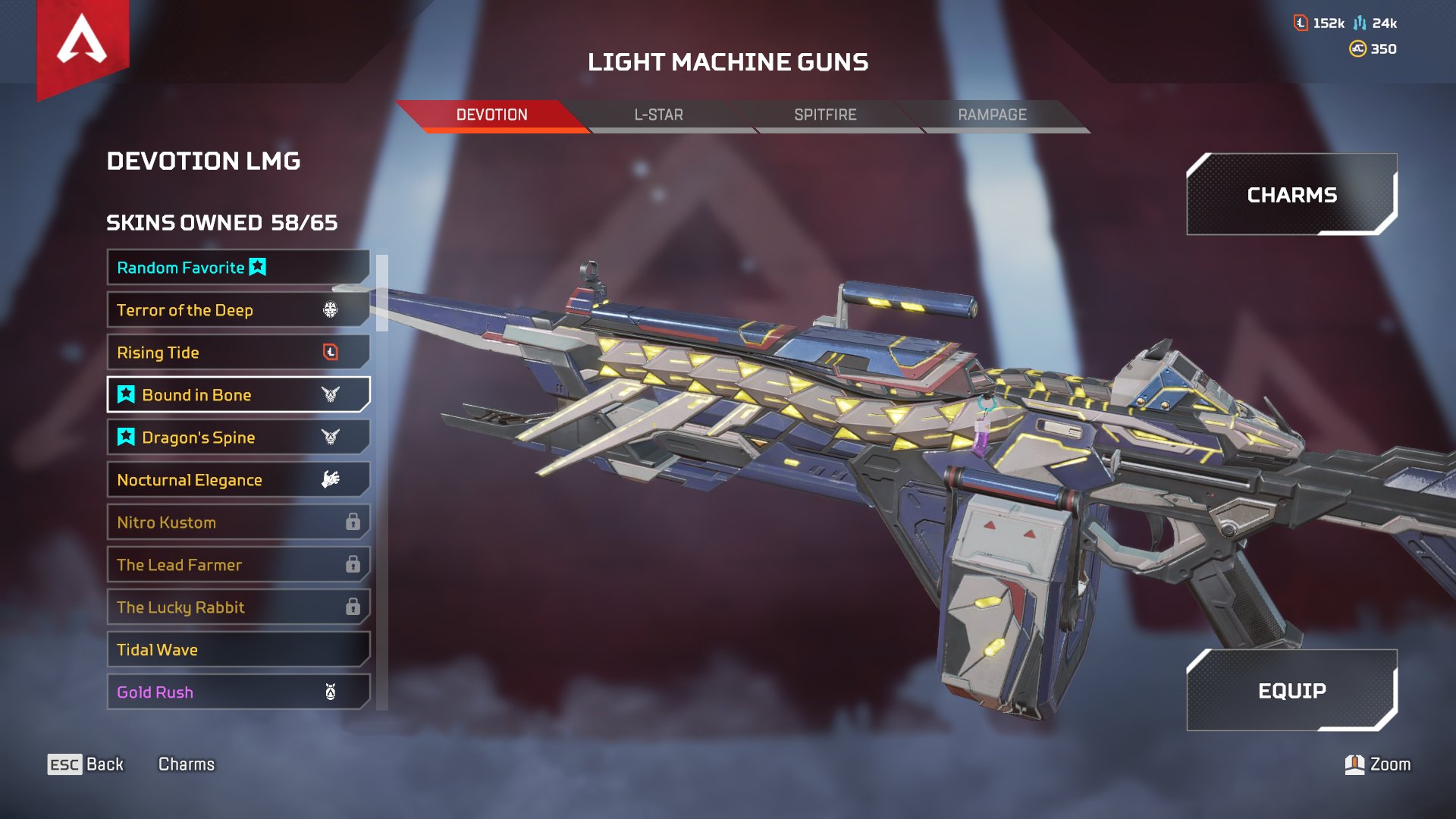Switch to the L-STAR weapon tab

coord(658,115)
